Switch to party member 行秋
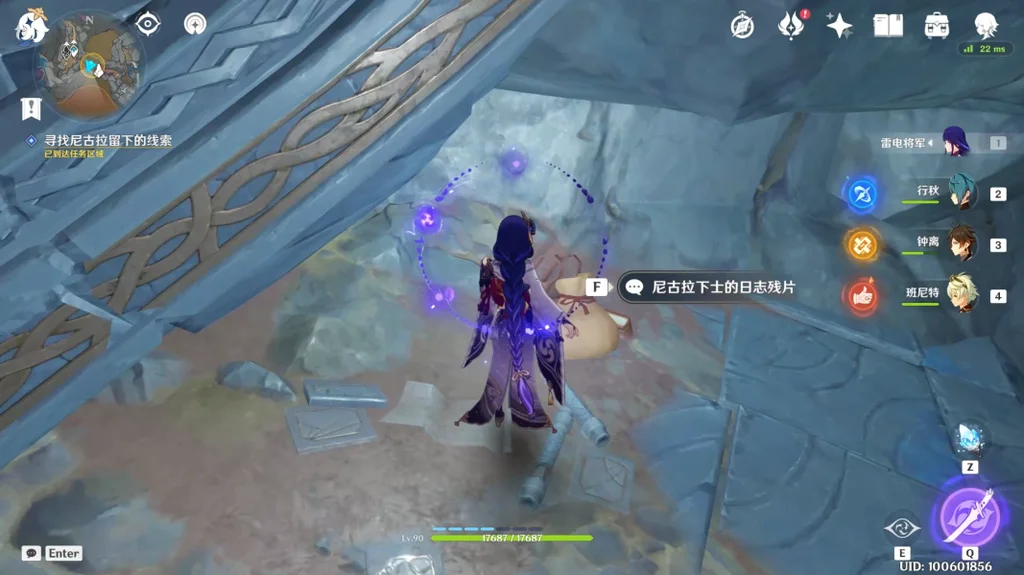This screenshot has width=1024, height=575. coord(961,192)
